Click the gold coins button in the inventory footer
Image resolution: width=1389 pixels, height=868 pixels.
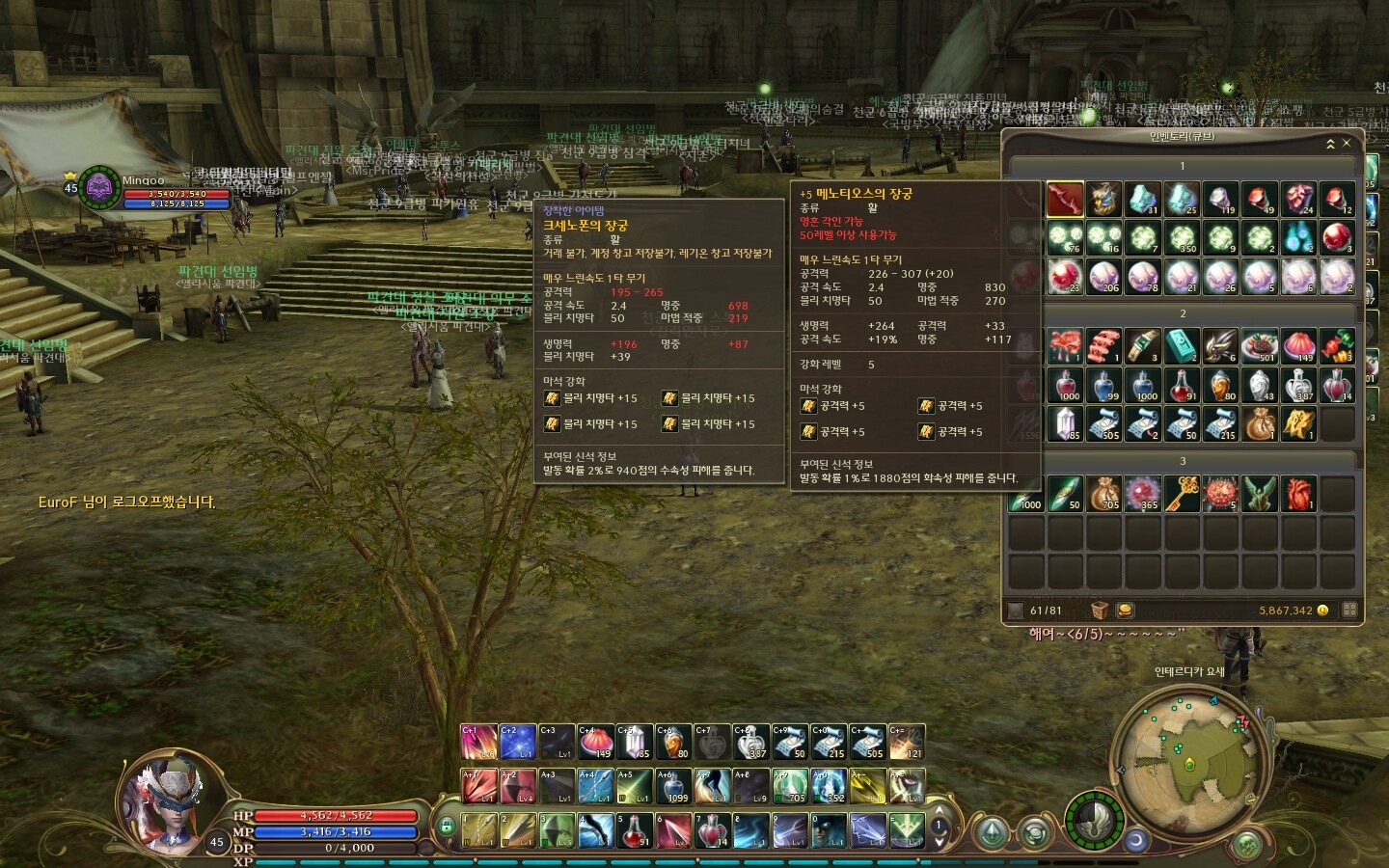point(1124,610)
